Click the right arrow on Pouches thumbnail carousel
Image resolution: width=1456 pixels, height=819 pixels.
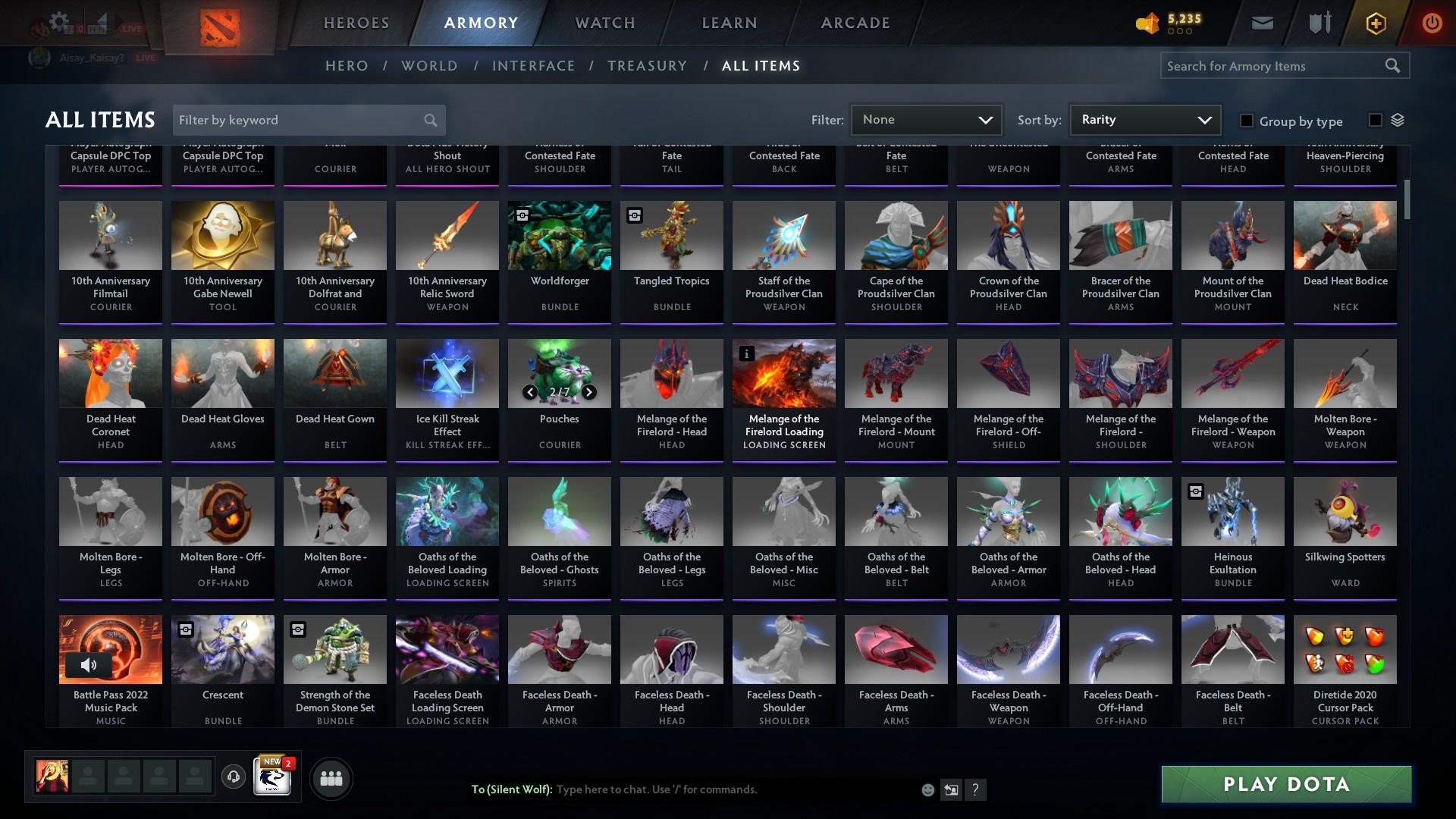[588, 393]
